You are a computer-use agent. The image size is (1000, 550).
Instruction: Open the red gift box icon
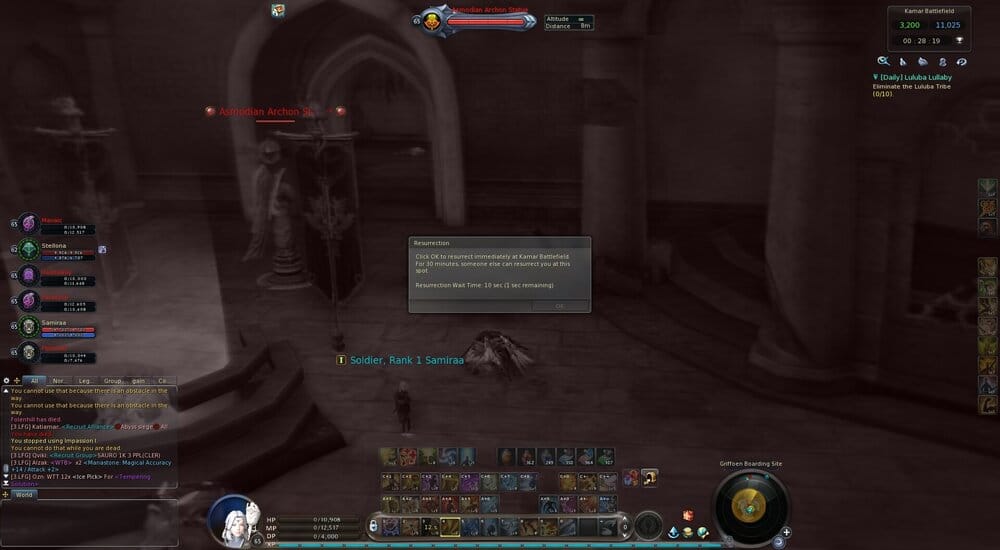coord(688,515)
